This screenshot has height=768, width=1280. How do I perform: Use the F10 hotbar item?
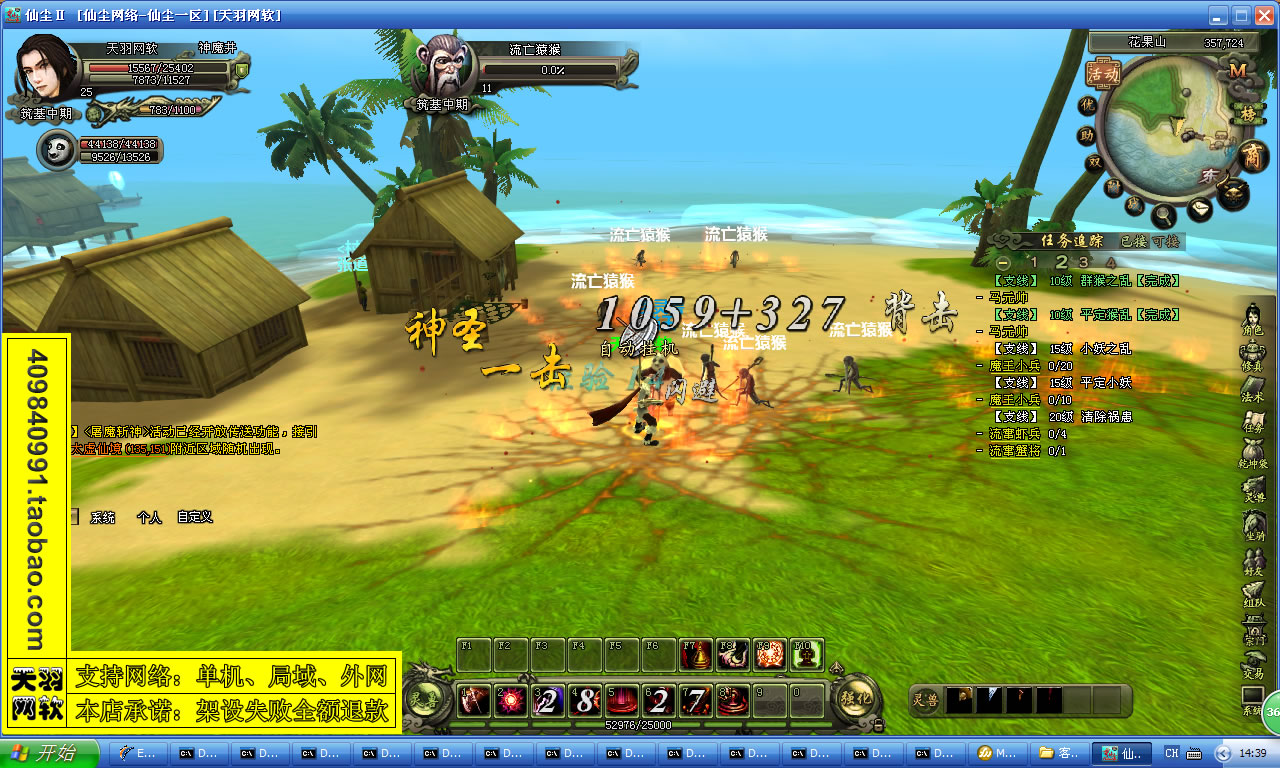point(807,654)
